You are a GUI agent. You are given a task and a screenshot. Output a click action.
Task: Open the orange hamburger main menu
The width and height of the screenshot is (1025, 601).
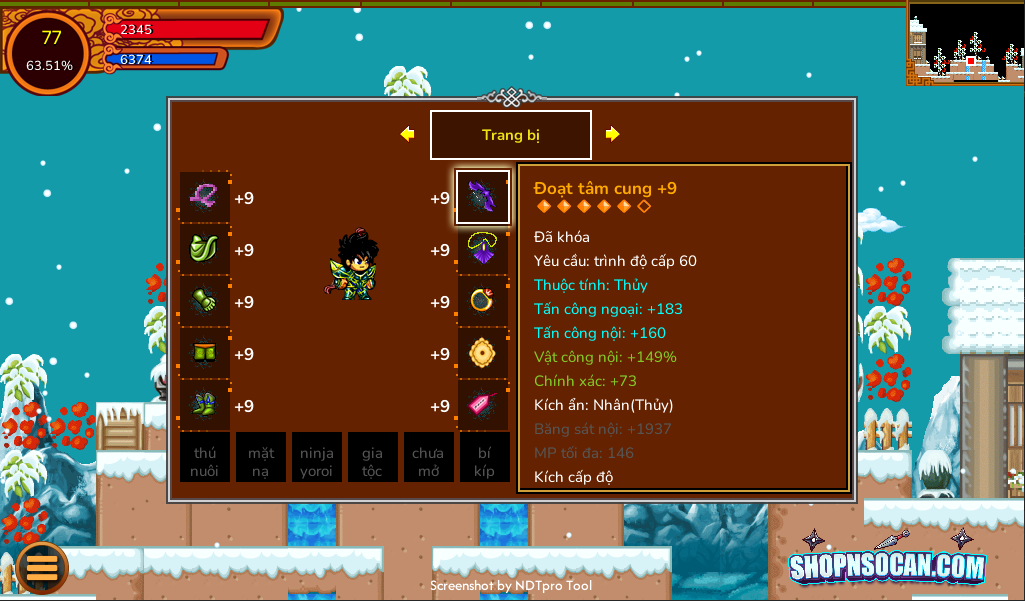coord(42,567)
